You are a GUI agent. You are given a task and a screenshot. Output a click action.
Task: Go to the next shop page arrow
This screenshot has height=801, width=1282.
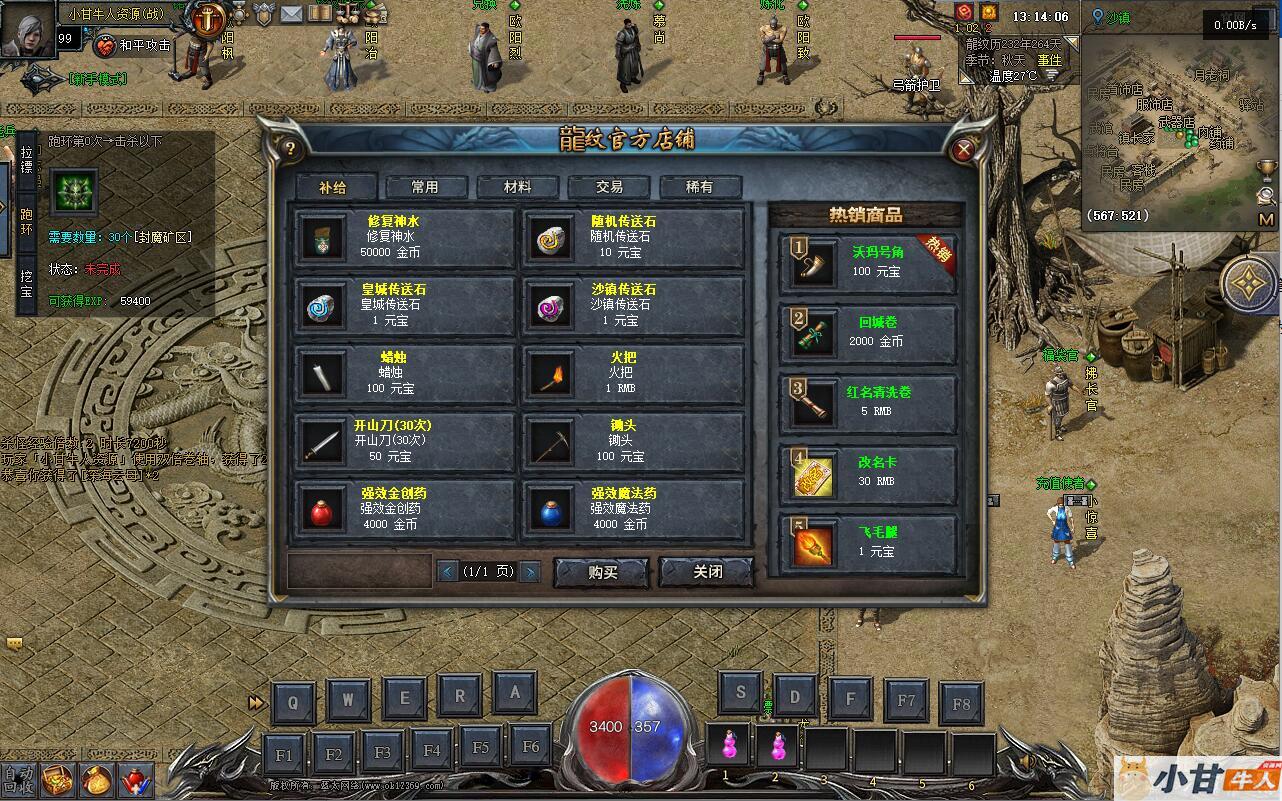[530, 572]
